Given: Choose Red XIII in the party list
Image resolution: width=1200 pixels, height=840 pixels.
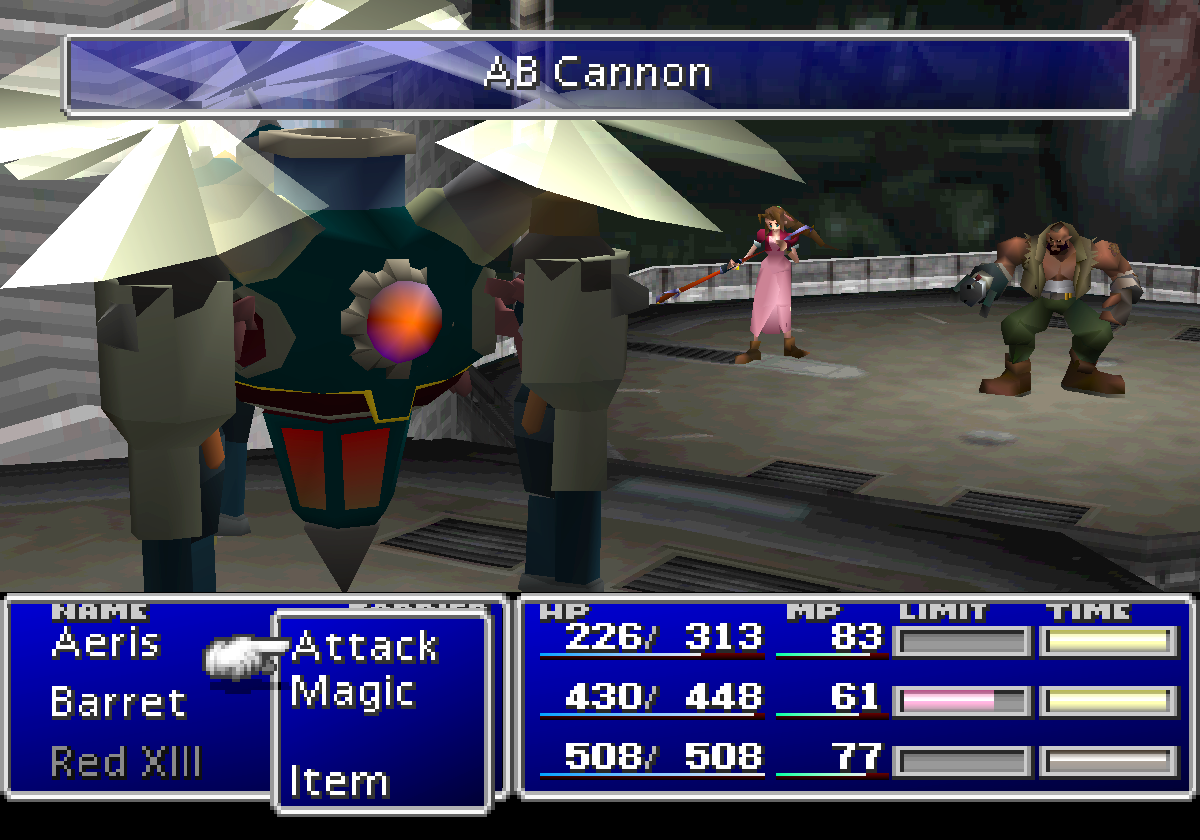Looking at the screenshot, I should [x=126, y=762].
